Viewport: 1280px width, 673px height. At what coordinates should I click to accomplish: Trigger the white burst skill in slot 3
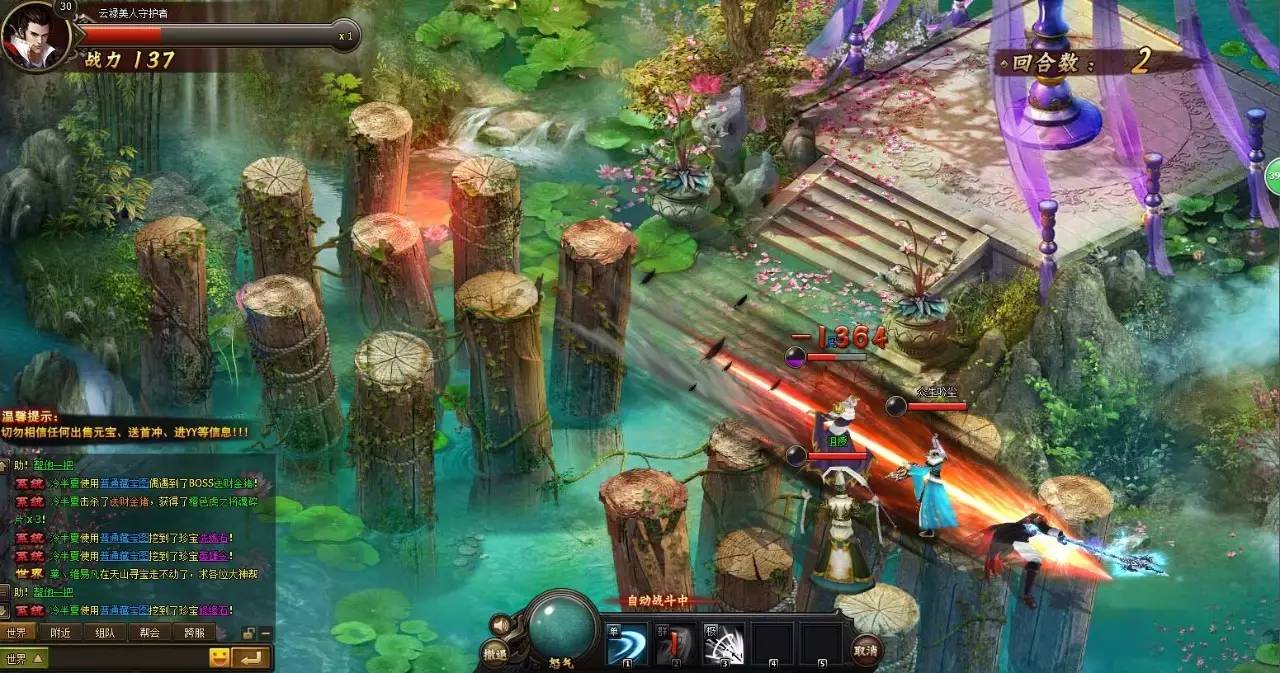pos(723,645)
